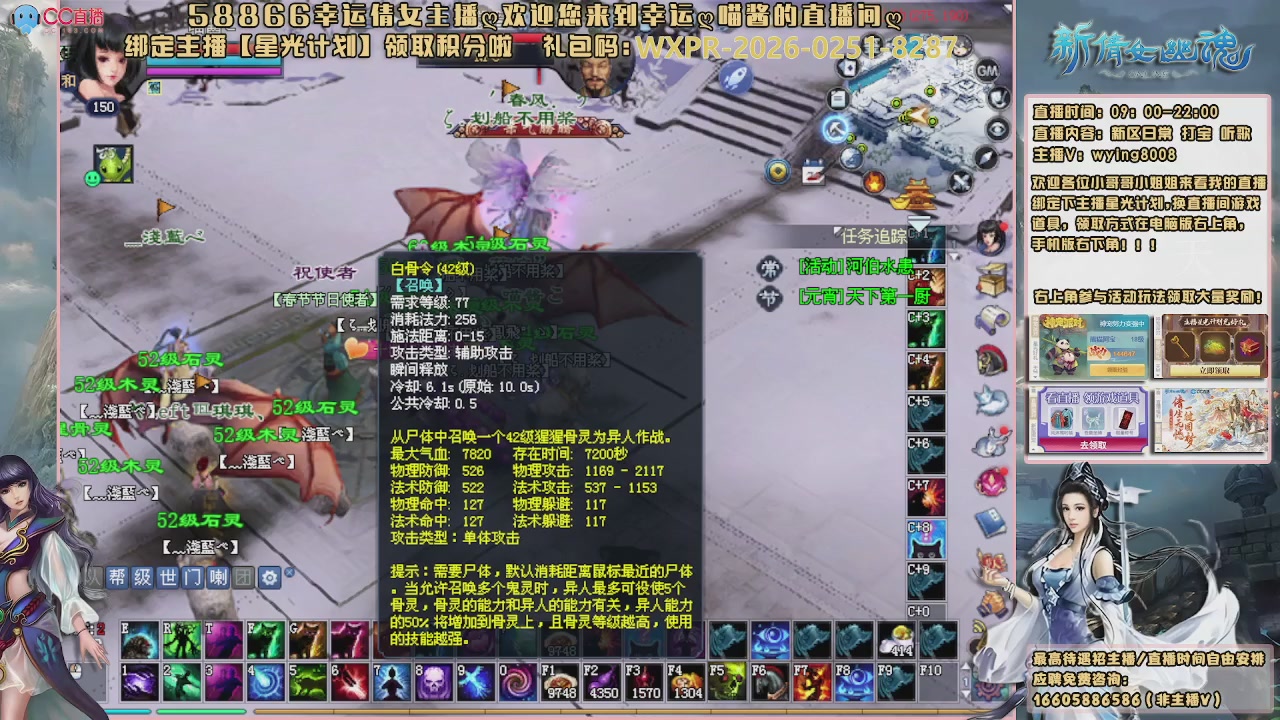Click the glowing pickaxe icon left of minimap
The width and height of the screenshot is (1280, 720).
836,130
